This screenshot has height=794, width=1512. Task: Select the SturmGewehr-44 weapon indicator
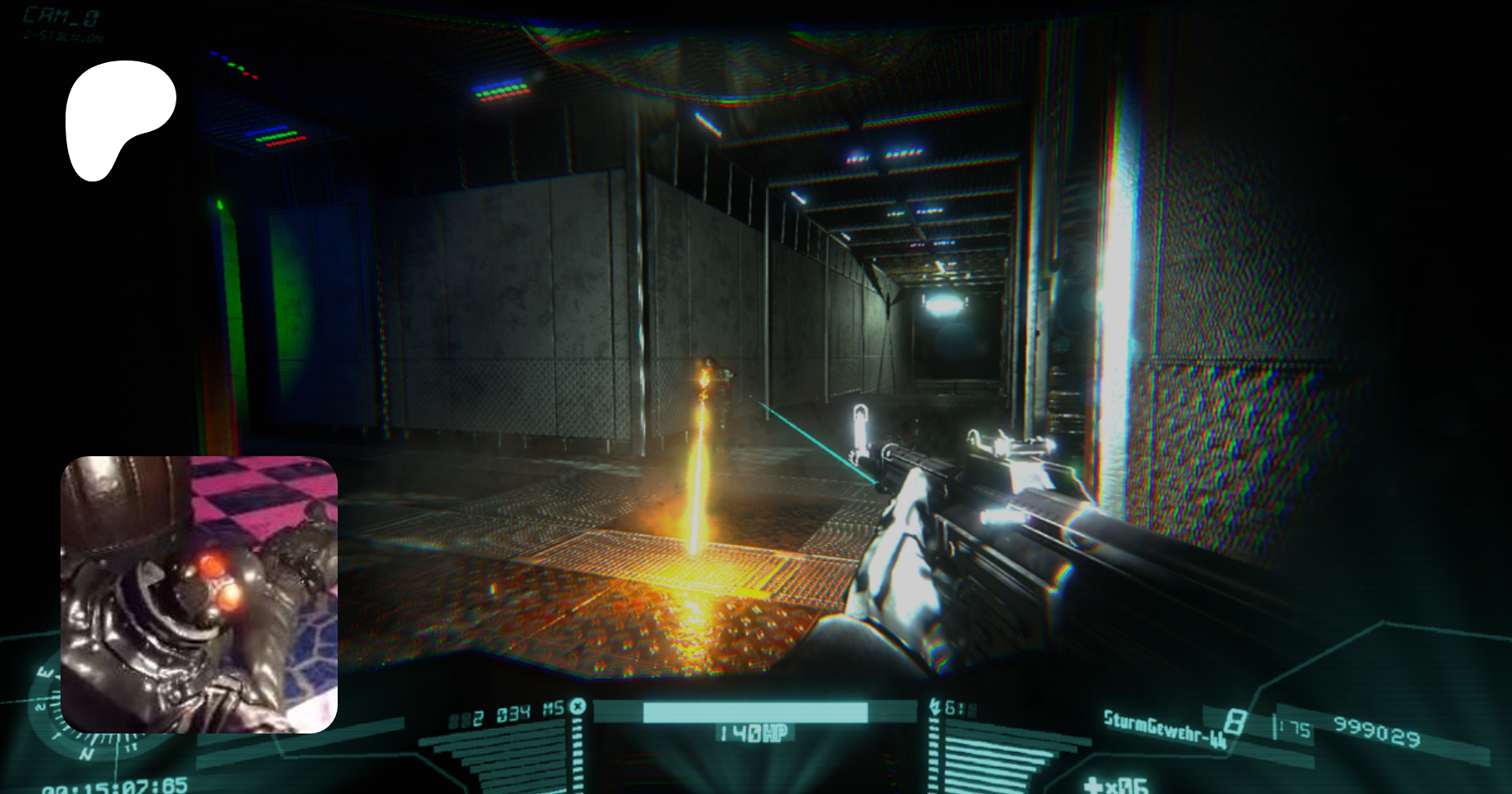tap(1164, 728)
